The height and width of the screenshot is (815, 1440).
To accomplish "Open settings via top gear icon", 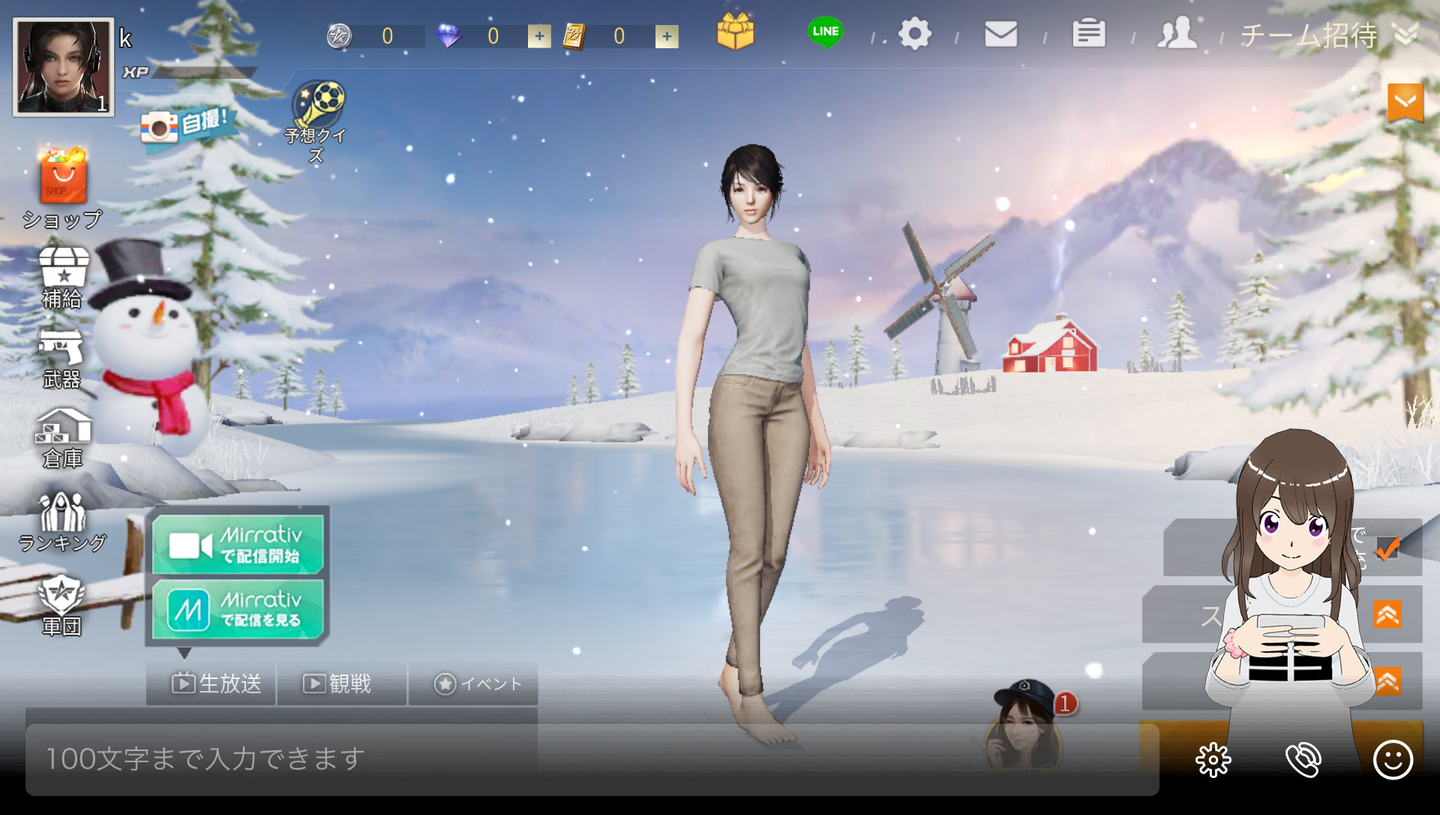I will click(x=914, y=35).
